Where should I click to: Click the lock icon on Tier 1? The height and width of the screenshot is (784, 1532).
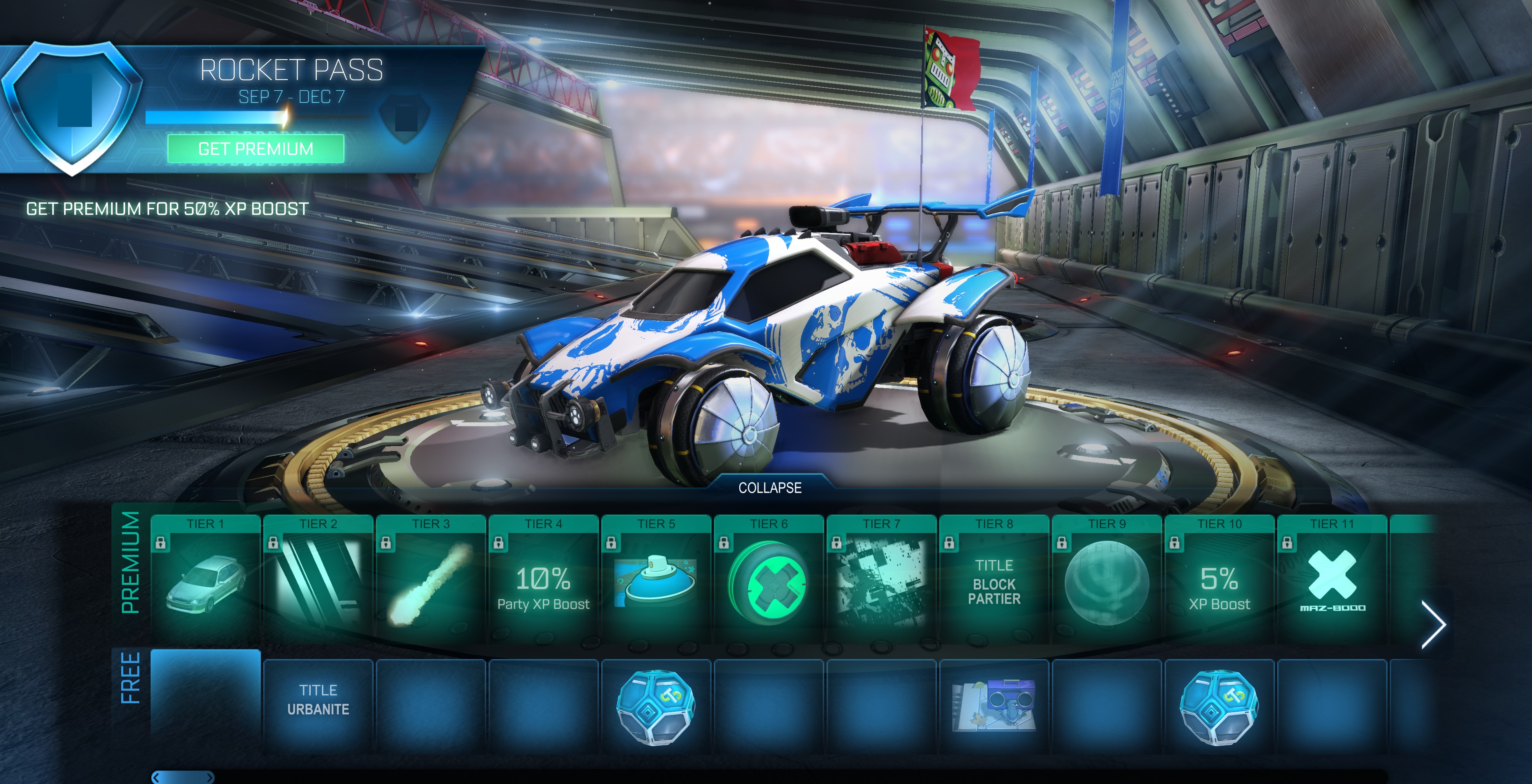point(161,543)
